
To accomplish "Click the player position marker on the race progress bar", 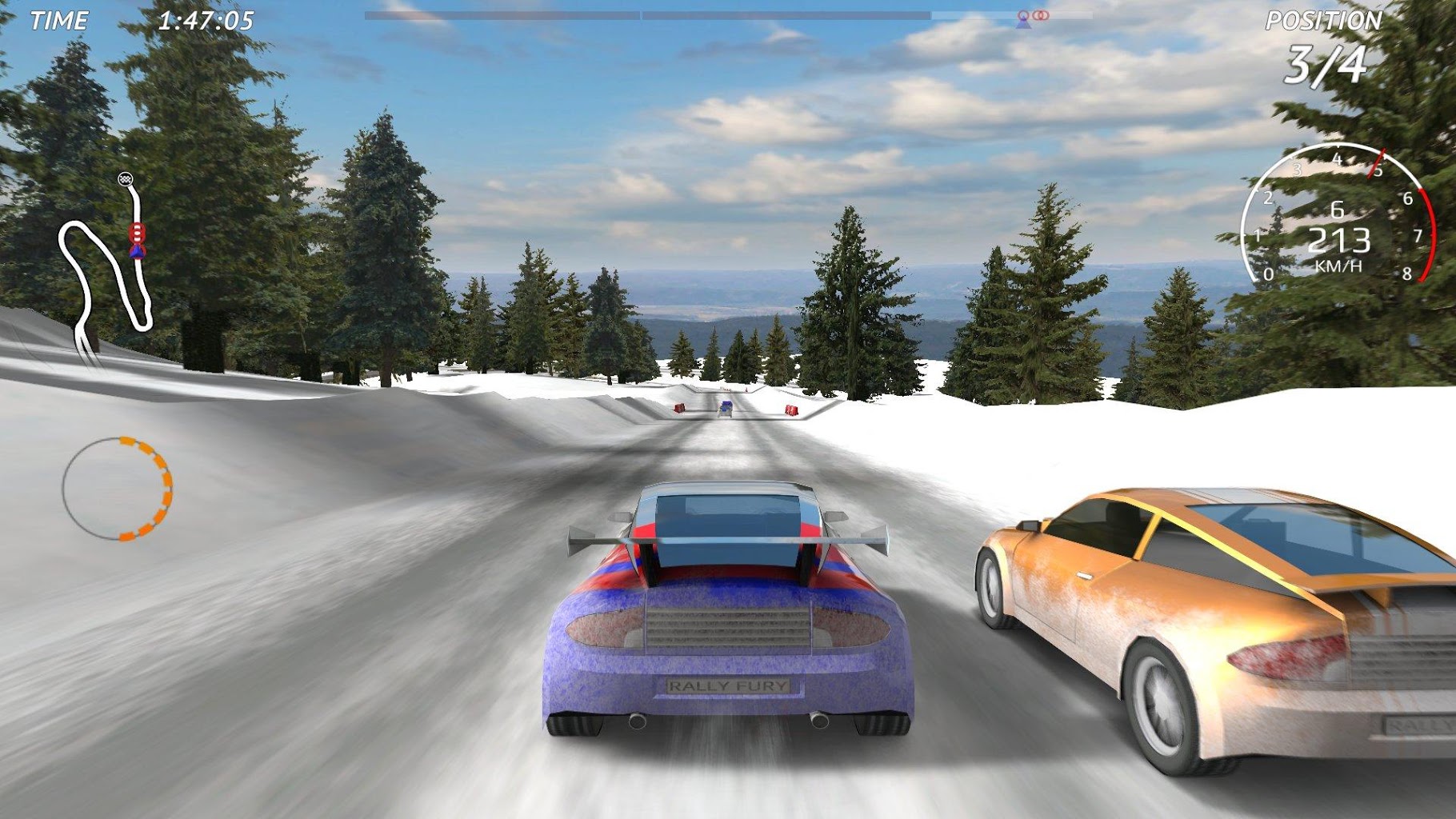I will (1025, 18).
